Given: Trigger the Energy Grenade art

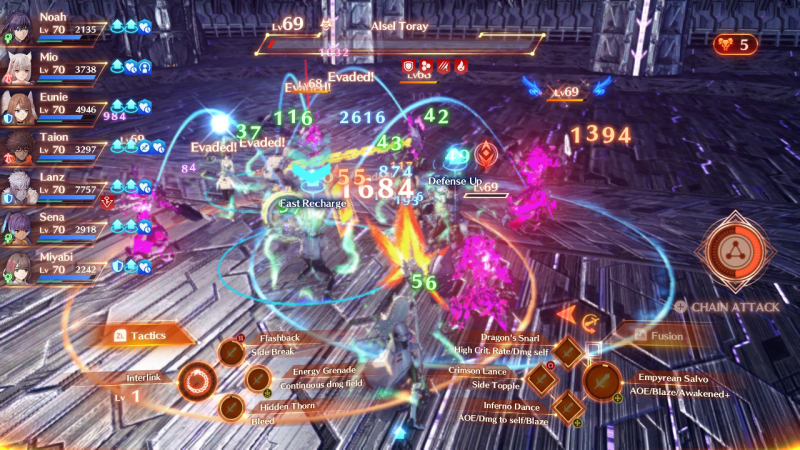Looking at the screenshot, I should 258,379.
